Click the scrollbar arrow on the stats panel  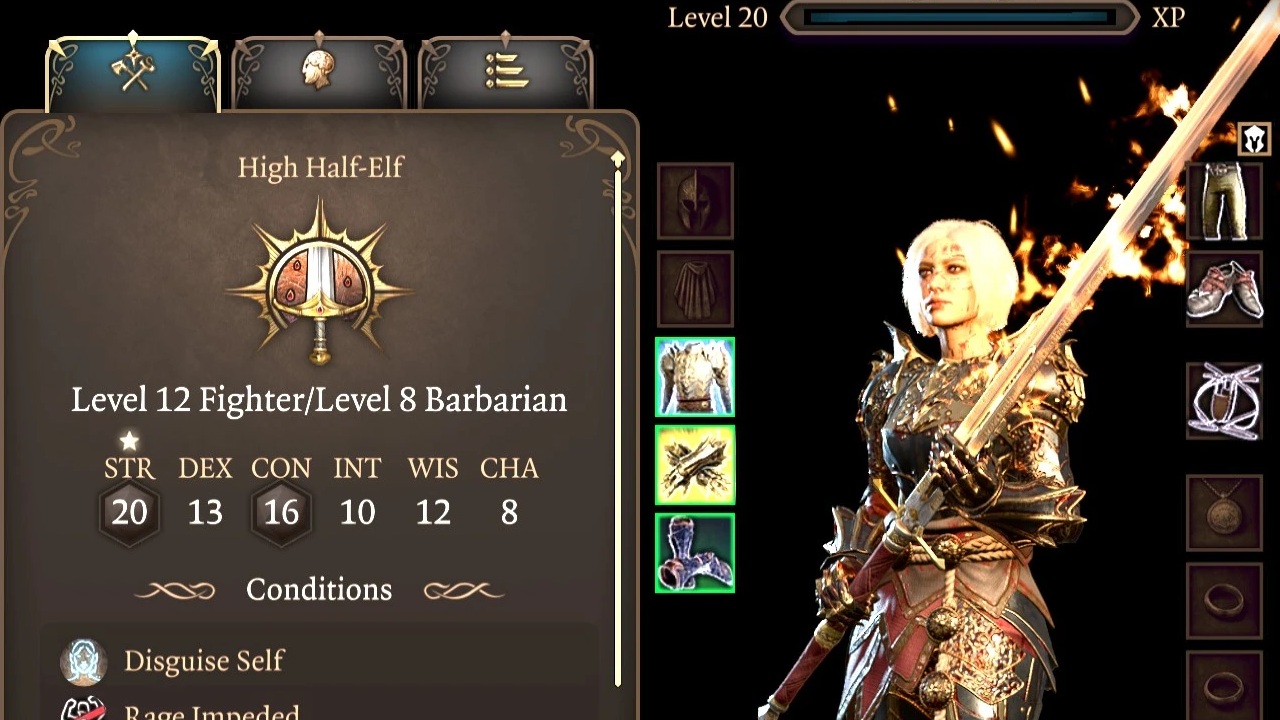click(x=617, y=158)
